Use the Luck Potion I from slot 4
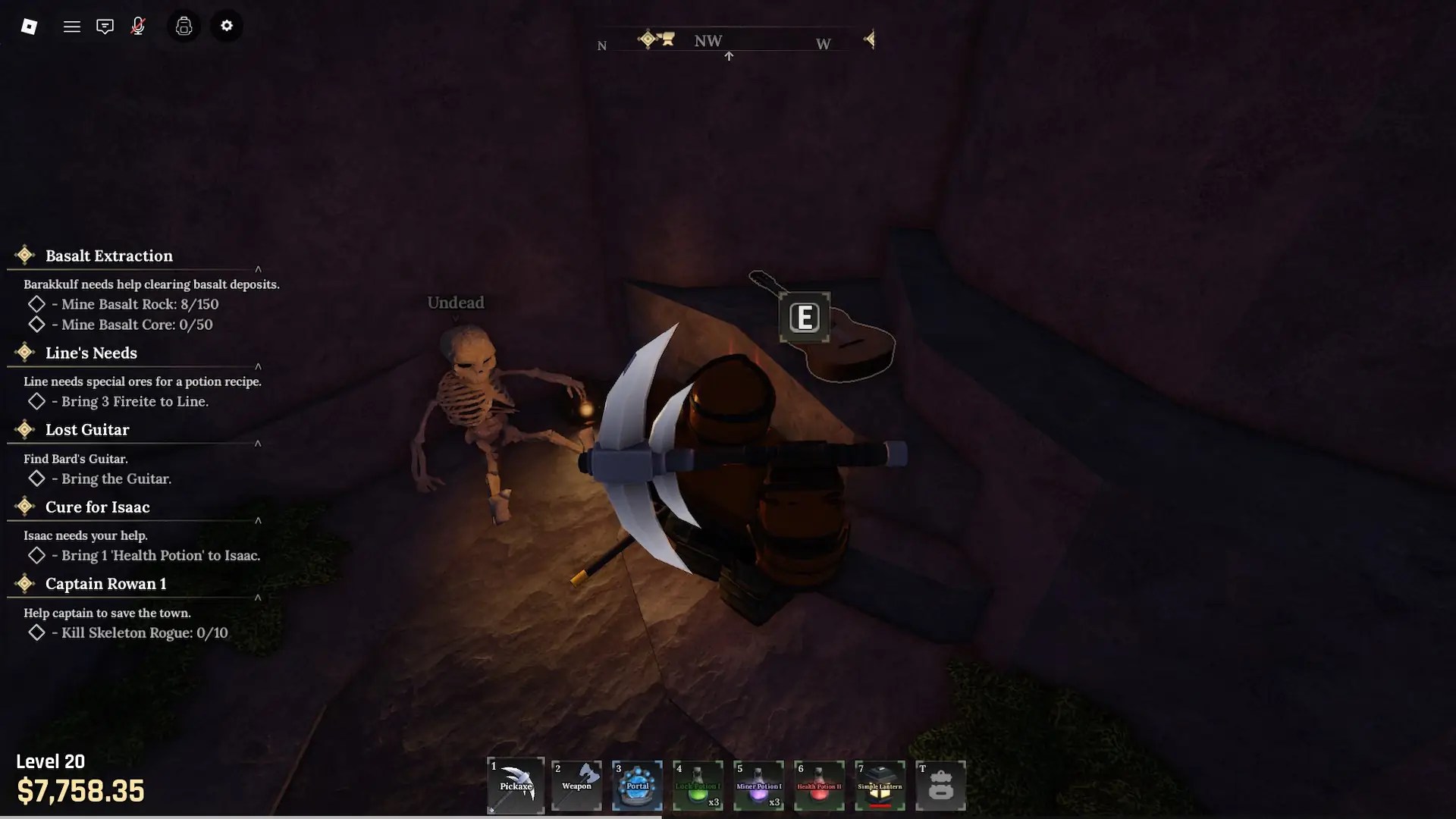The width and height of the screenshot is (1456, 819). [698, 785]
